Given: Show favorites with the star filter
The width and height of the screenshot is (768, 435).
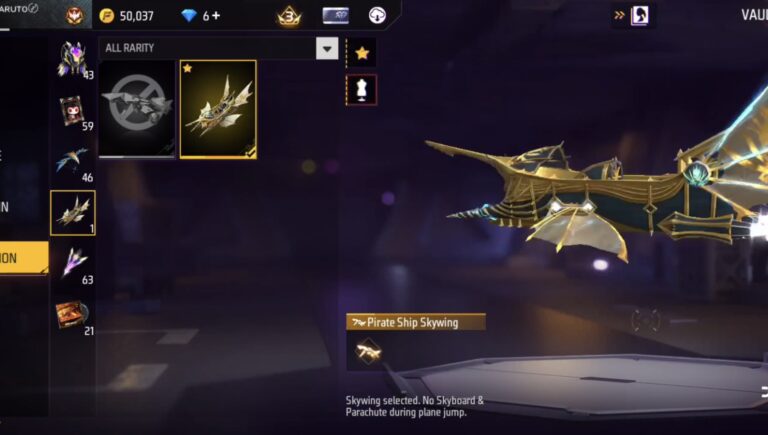Looking at the screenshot, I should click(361, 52).
